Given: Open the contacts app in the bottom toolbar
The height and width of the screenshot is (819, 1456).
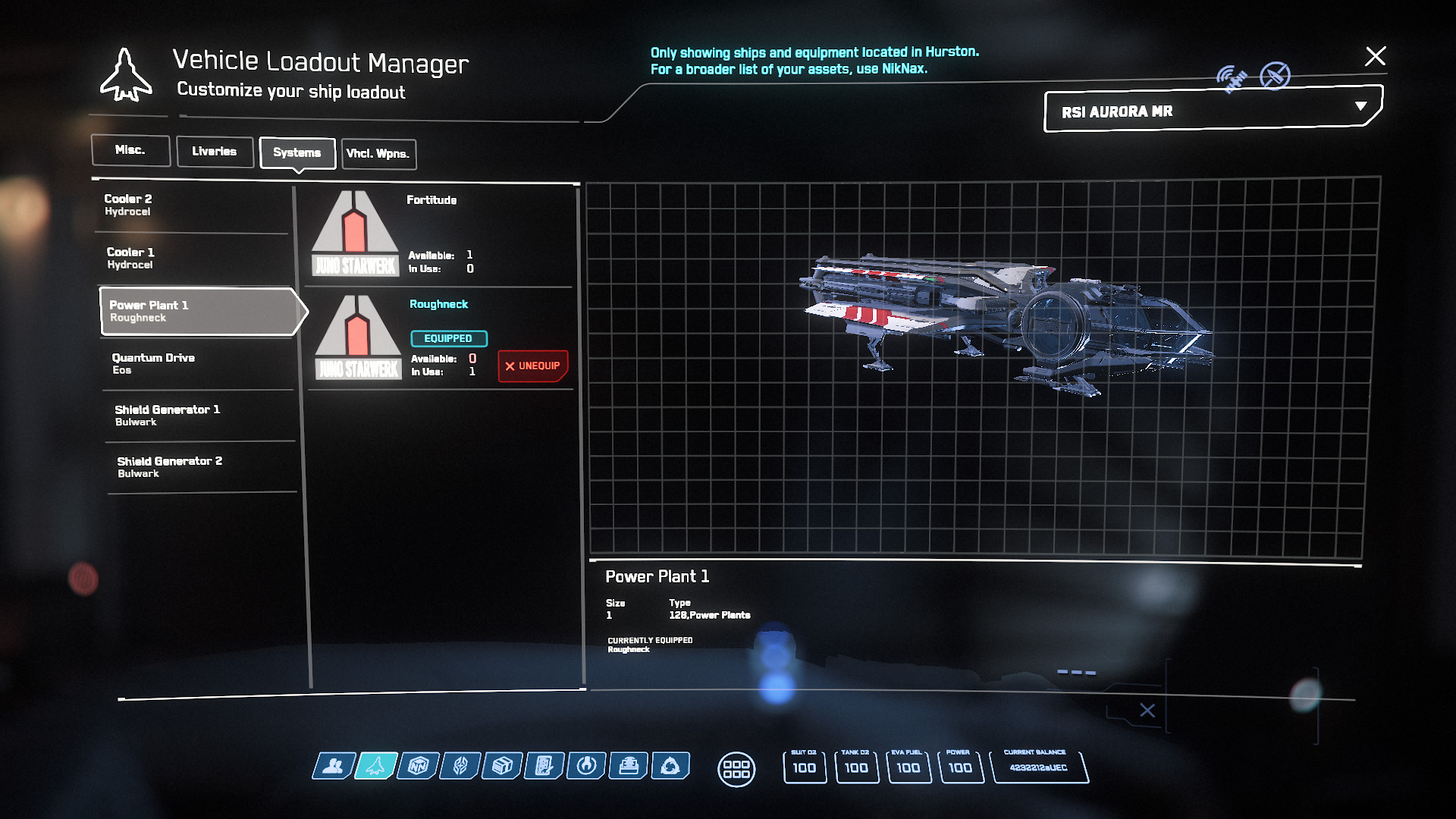Looking at the screenshot, I should [334, 767].
